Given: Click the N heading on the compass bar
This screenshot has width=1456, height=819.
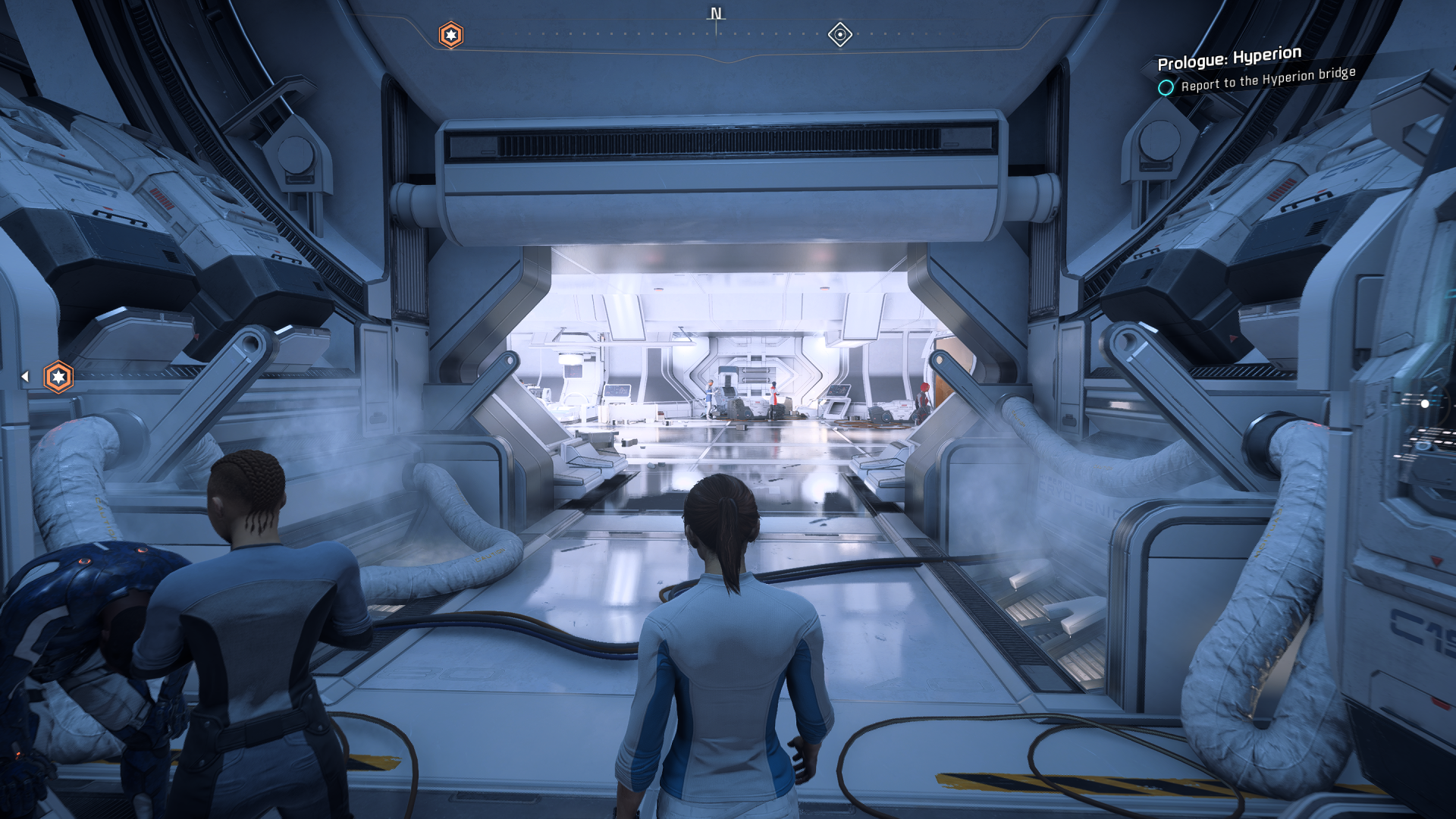Looking at the screenshot, I should [716, 14].
